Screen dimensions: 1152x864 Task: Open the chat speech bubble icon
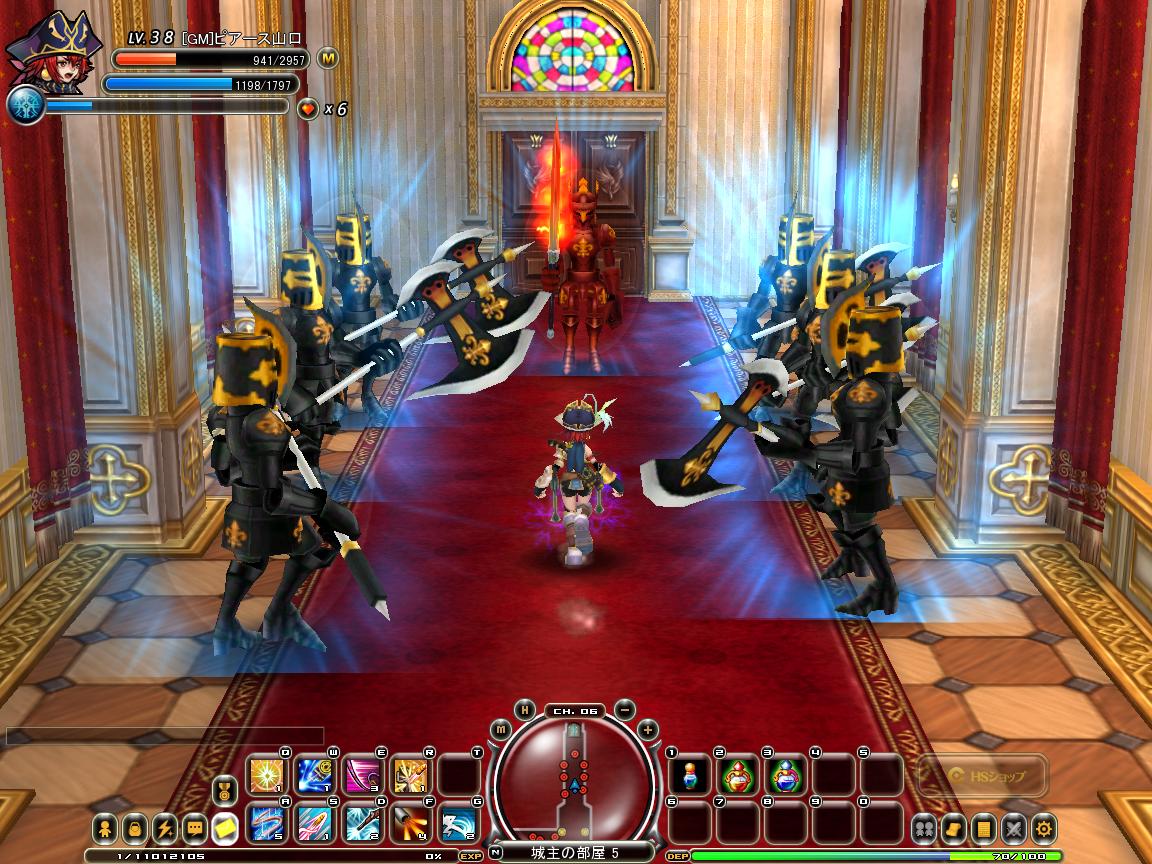(x=194, y=828)
